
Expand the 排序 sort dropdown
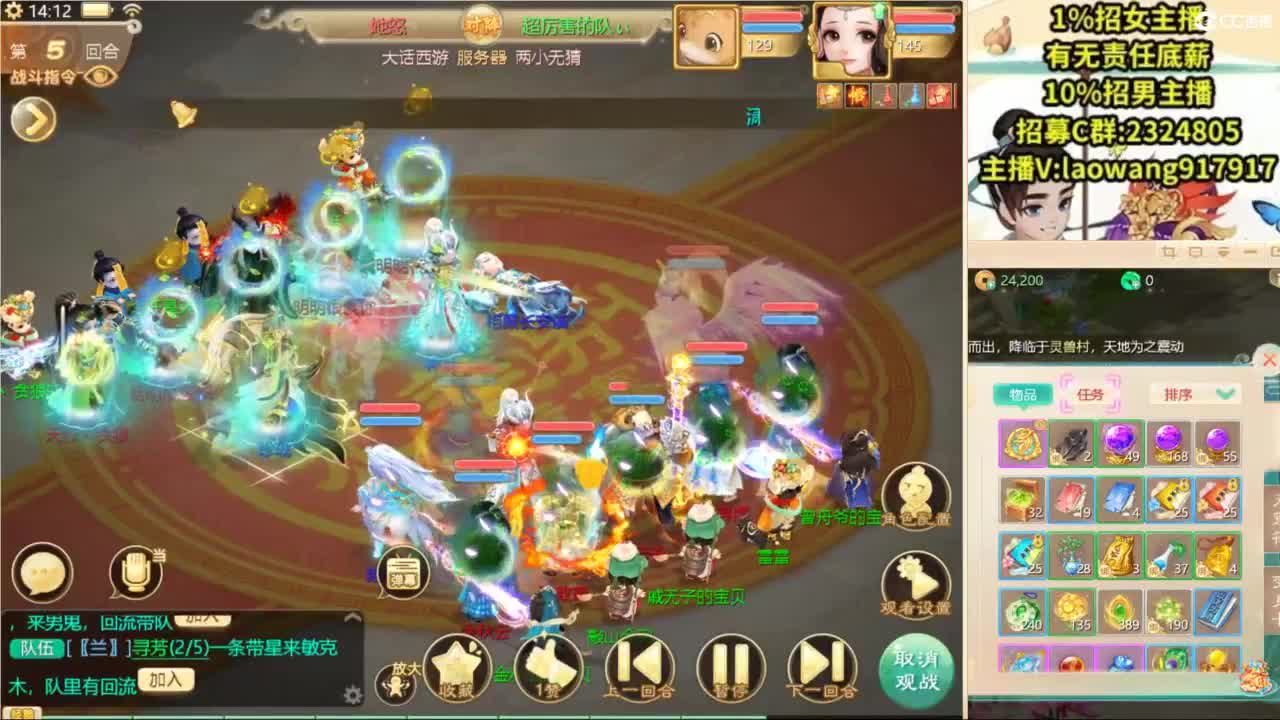(1192, 393)
